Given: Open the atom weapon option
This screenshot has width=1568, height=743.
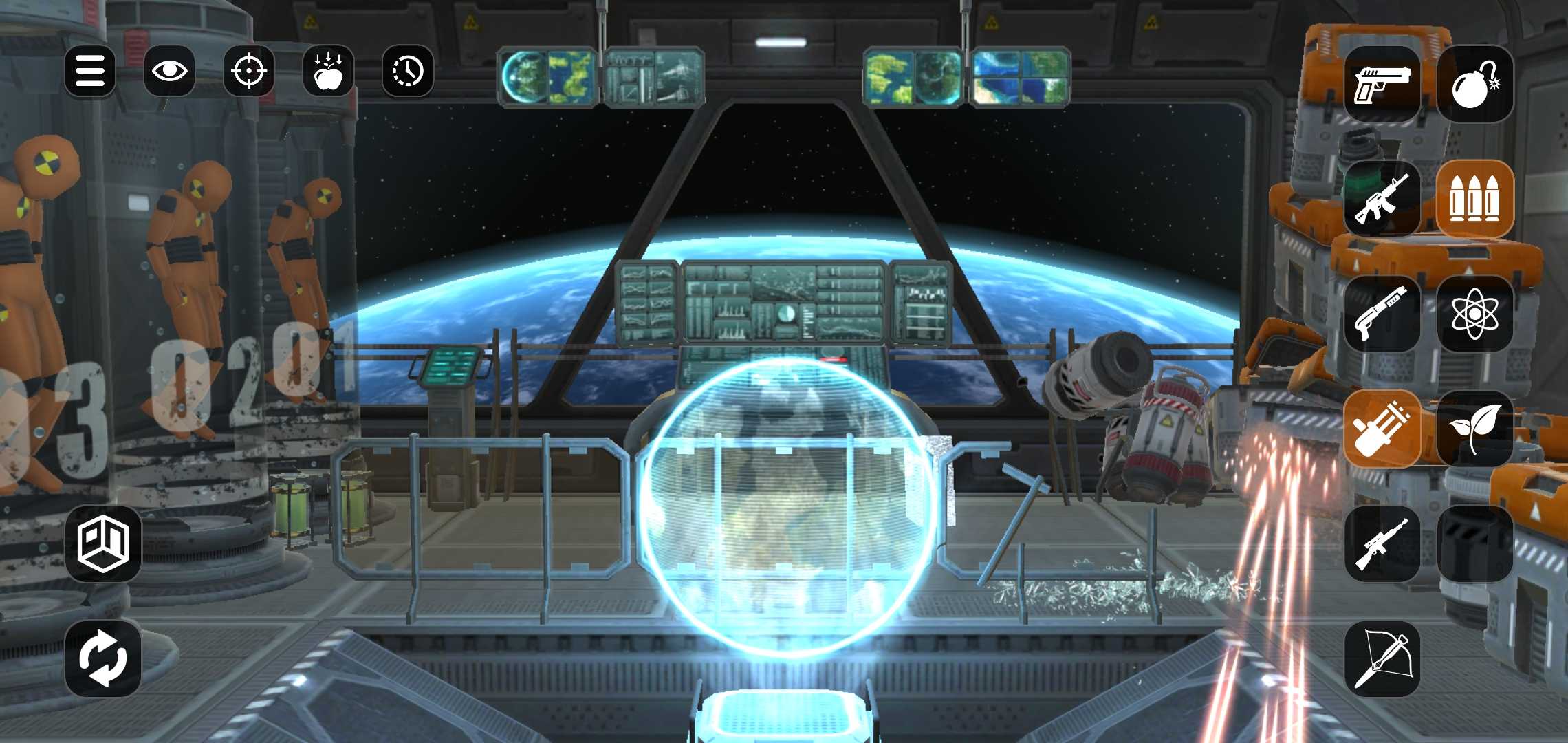Looking at the screenshot, I should (x=1474, y=314).
